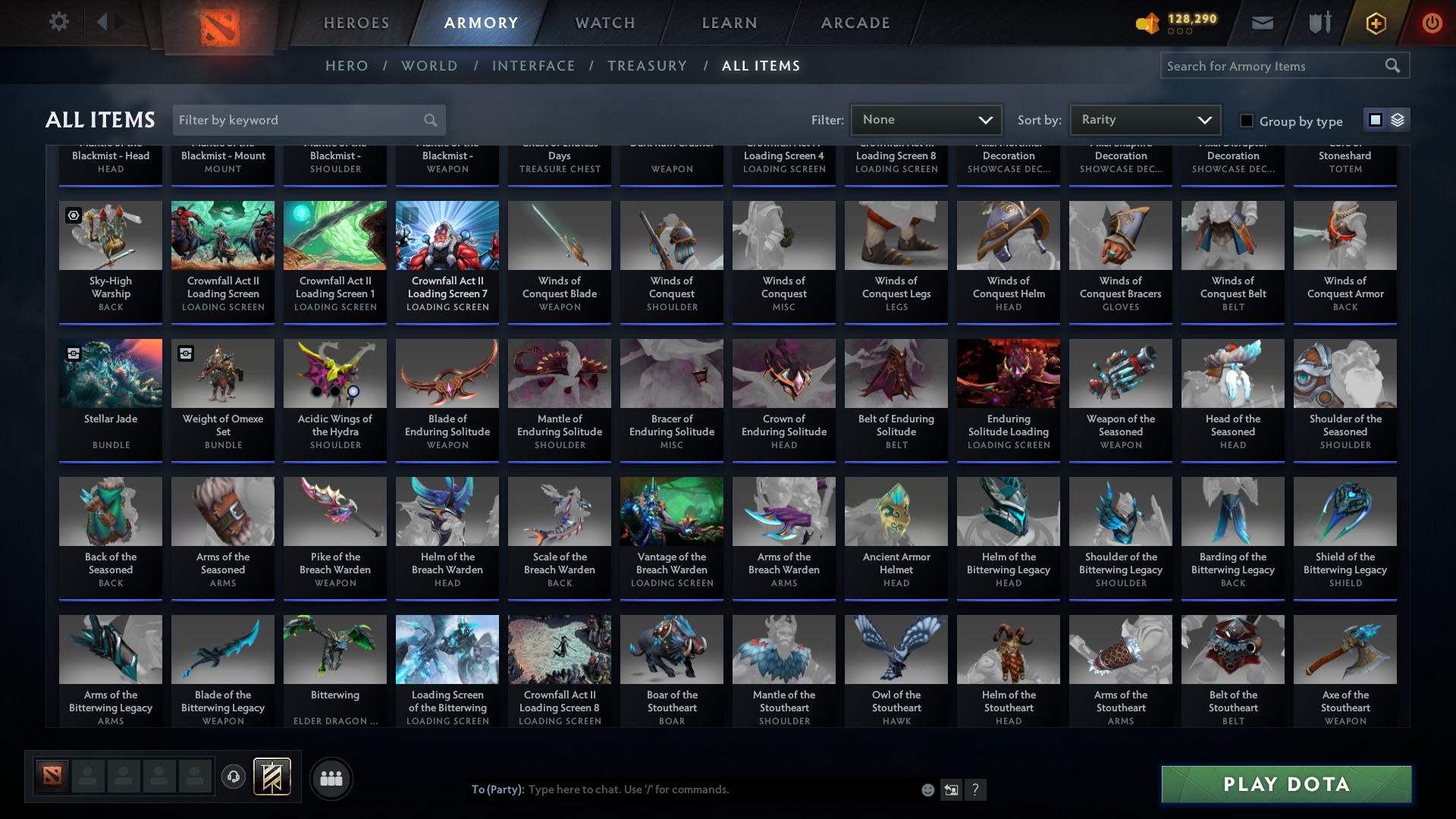Click the red power button icon
Screen dimensions: 1456x819
point(1432,23)
